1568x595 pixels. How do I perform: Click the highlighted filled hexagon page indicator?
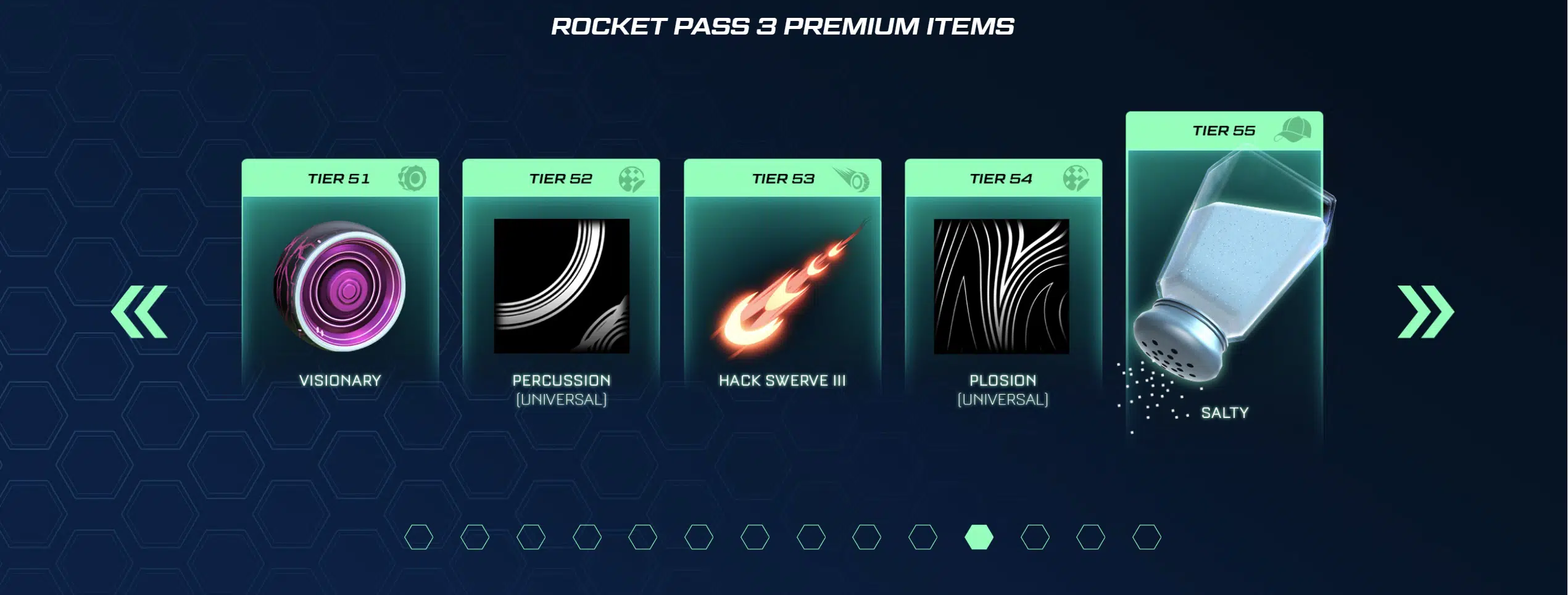(979, 537)
